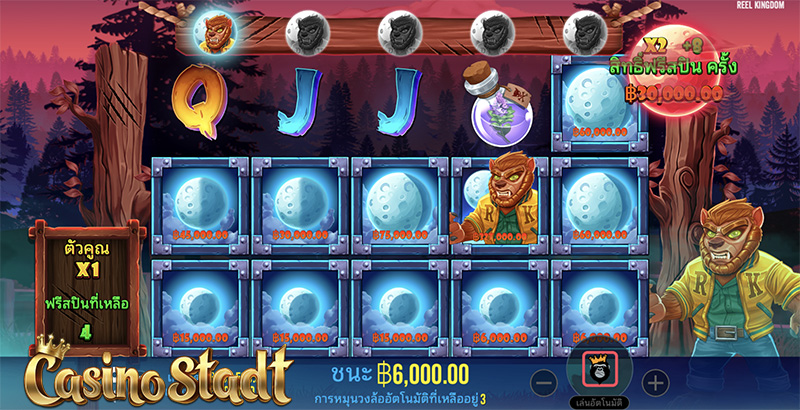Decrease the bet with the minus button
The image size is (800, 410).
tap(543, 382)
